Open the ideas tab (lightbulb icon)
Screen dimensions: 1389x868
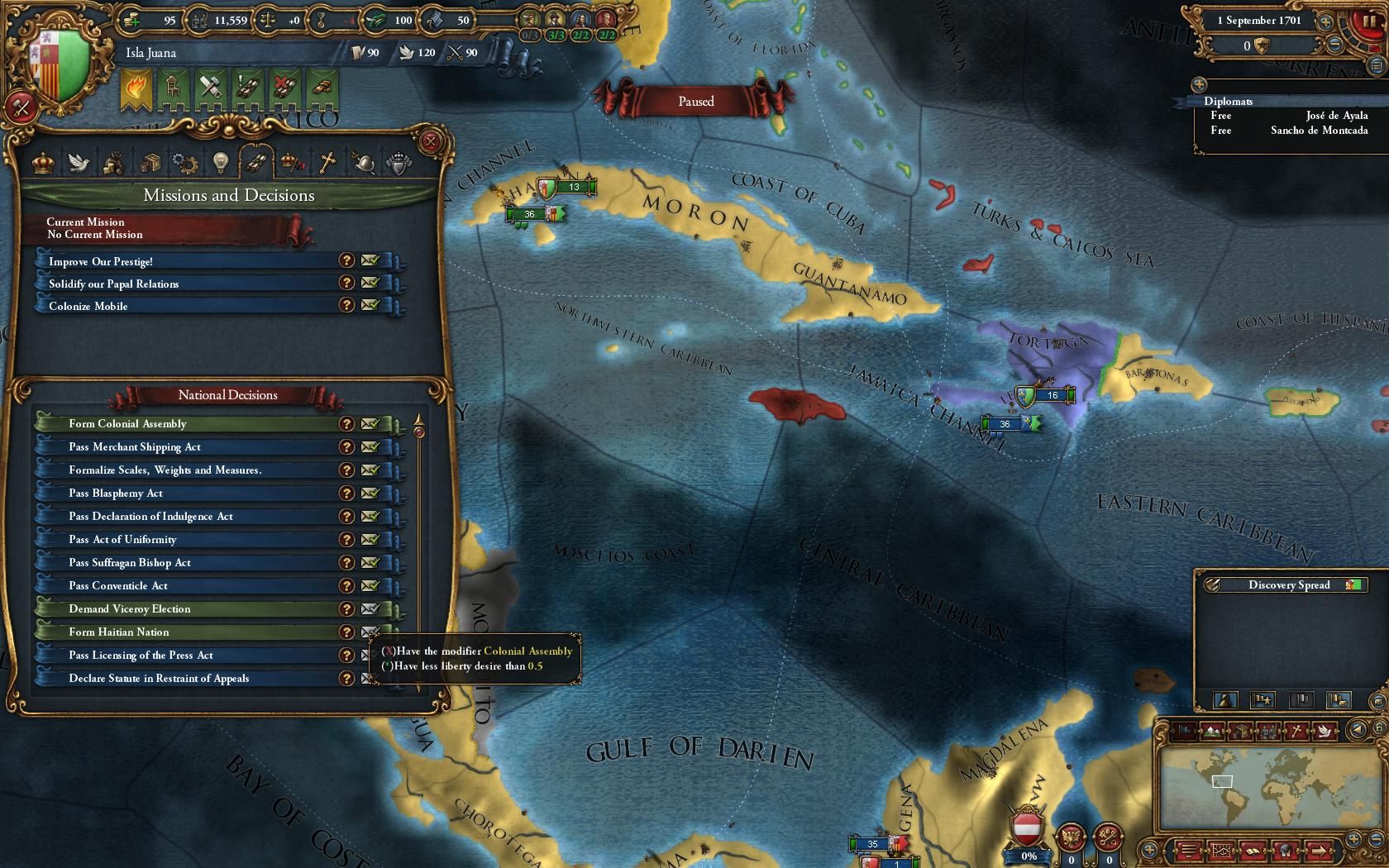point(220,163)
